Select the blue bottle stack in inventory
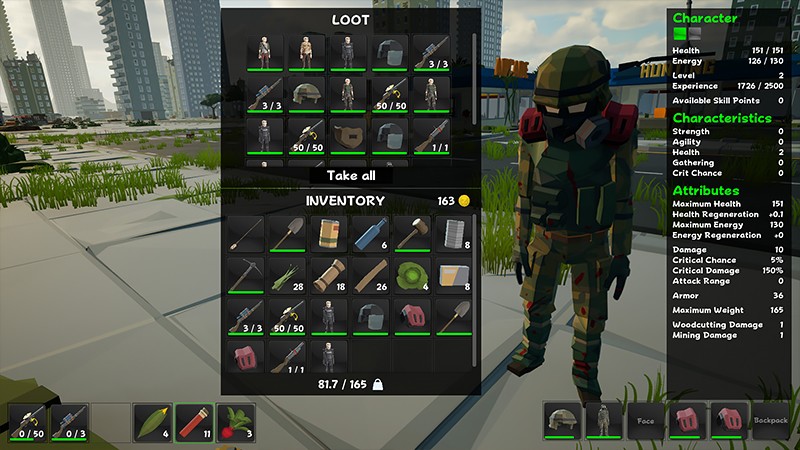This screenshot has height=450, width=800. [x=371, y=234]
